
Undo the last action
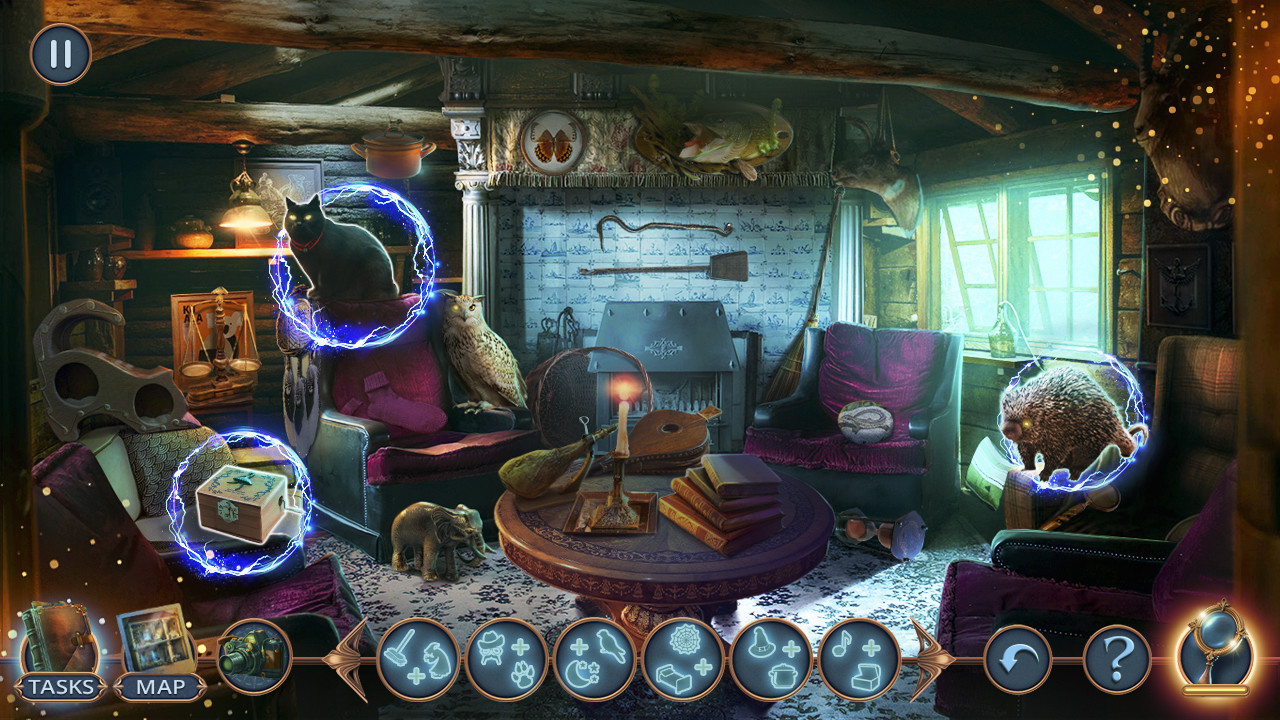[1016, 658]
